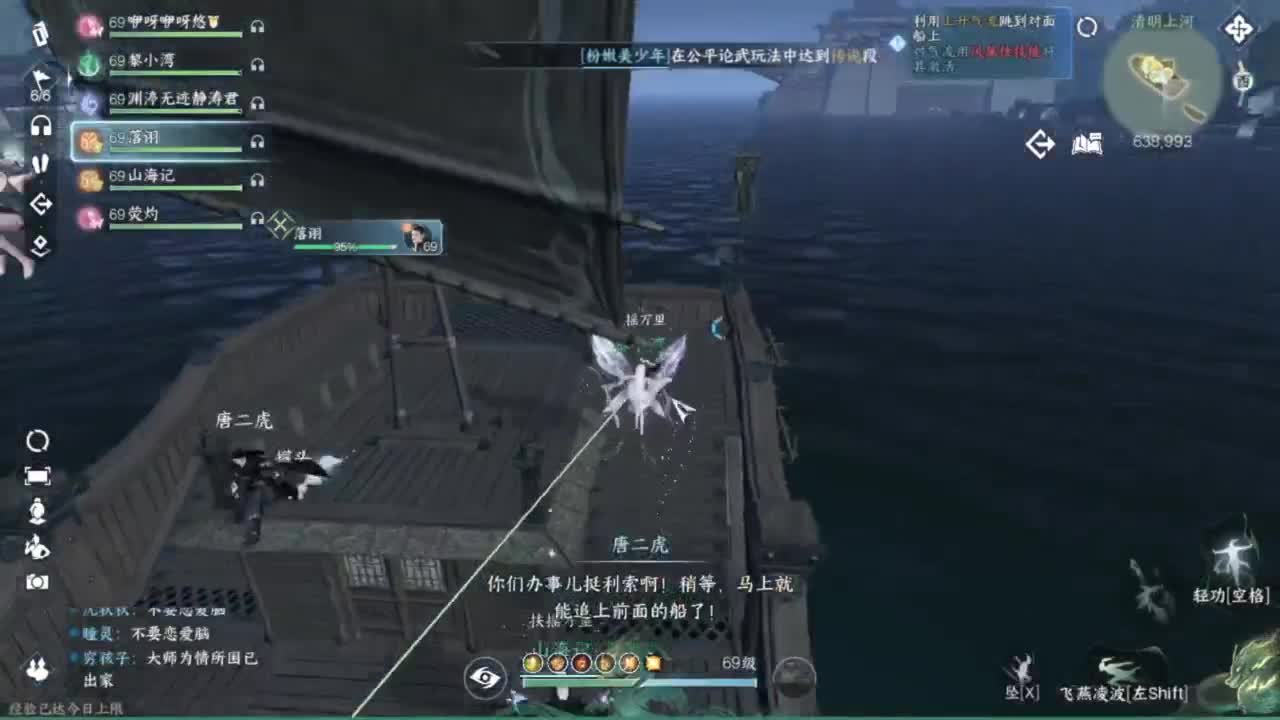Open the book/codex icon beside the minimap
Image resolution: width=1280 pixels, height=720 pixels.
pyautogui.click(x=1086, y=143)
